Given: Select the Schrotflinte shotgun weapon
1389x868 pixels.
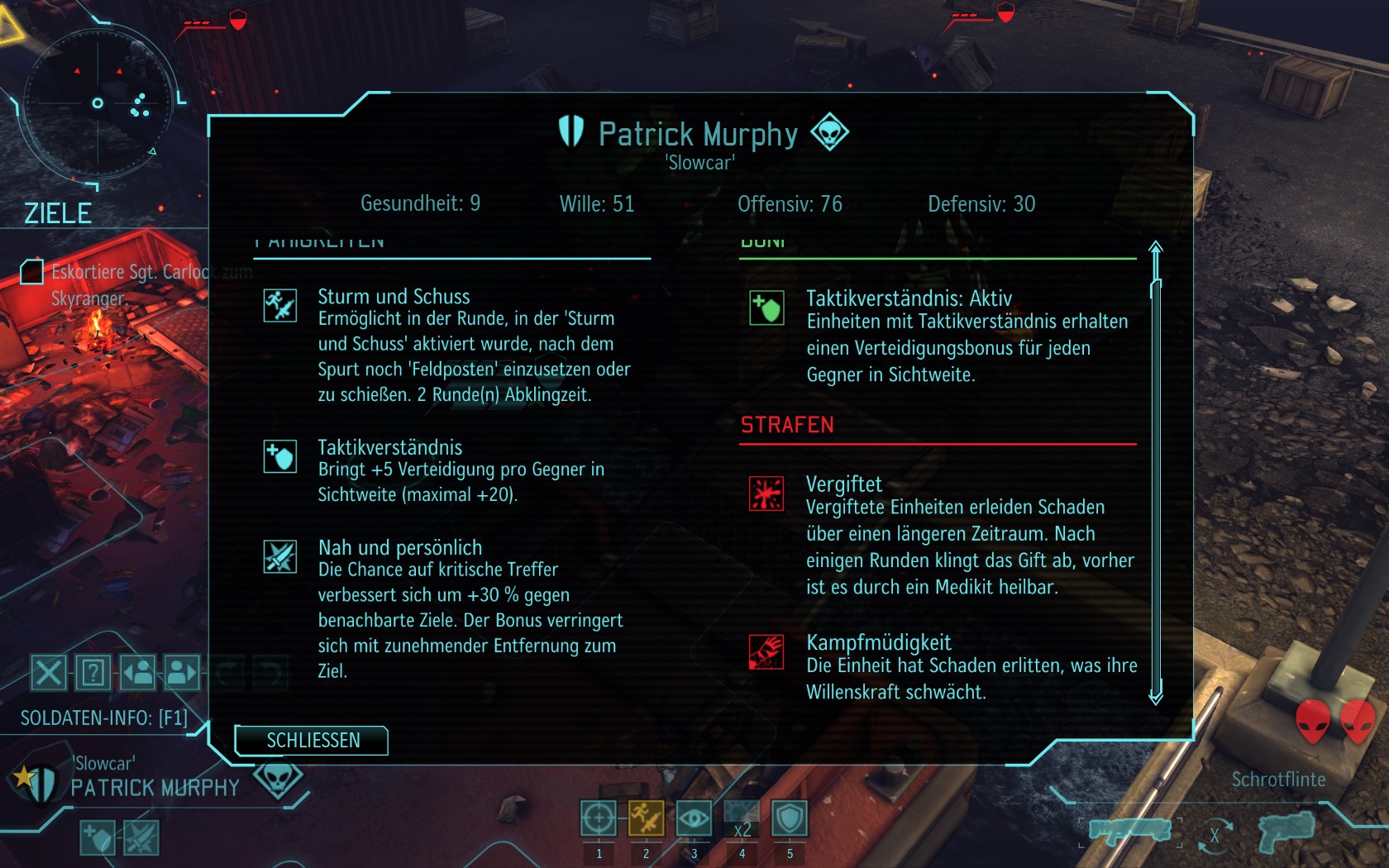Looking at the screenshot, I should pos(1129,830).
